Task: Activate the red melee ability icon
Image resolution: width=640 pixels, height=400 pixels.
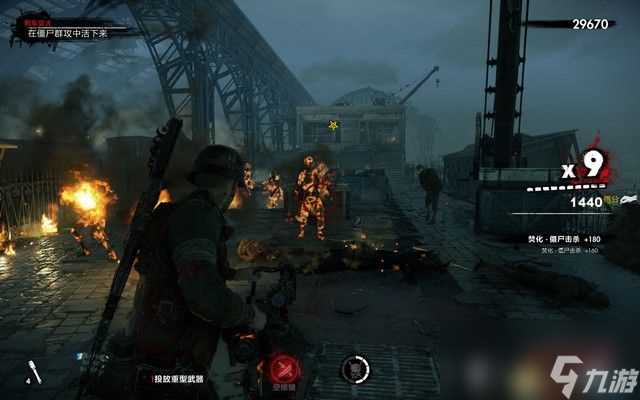Action: tap(289, 367)
